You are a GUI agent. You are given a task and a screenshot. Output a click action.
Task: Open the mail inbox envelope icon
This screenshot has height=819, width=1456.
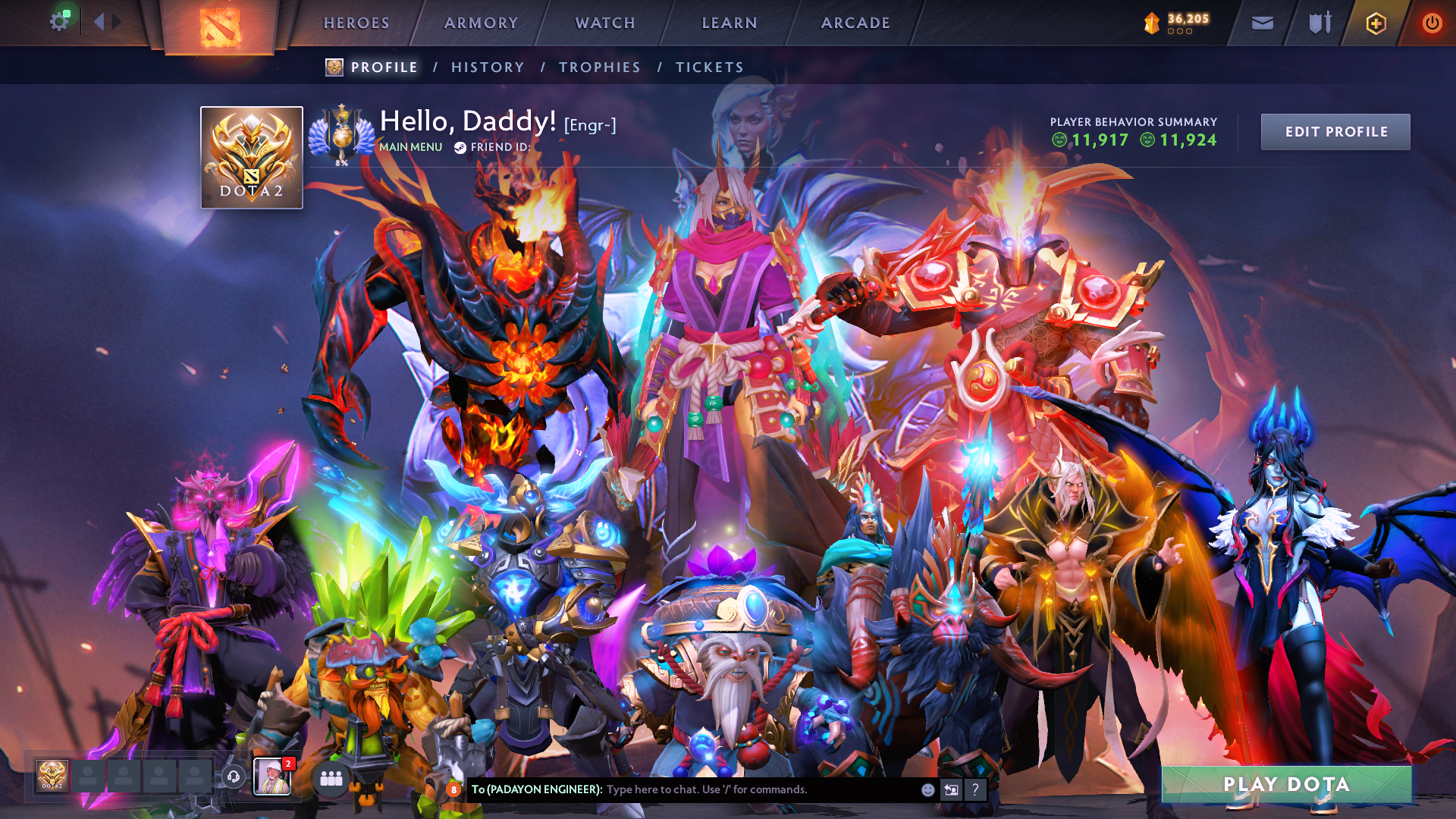[1262, 24]
